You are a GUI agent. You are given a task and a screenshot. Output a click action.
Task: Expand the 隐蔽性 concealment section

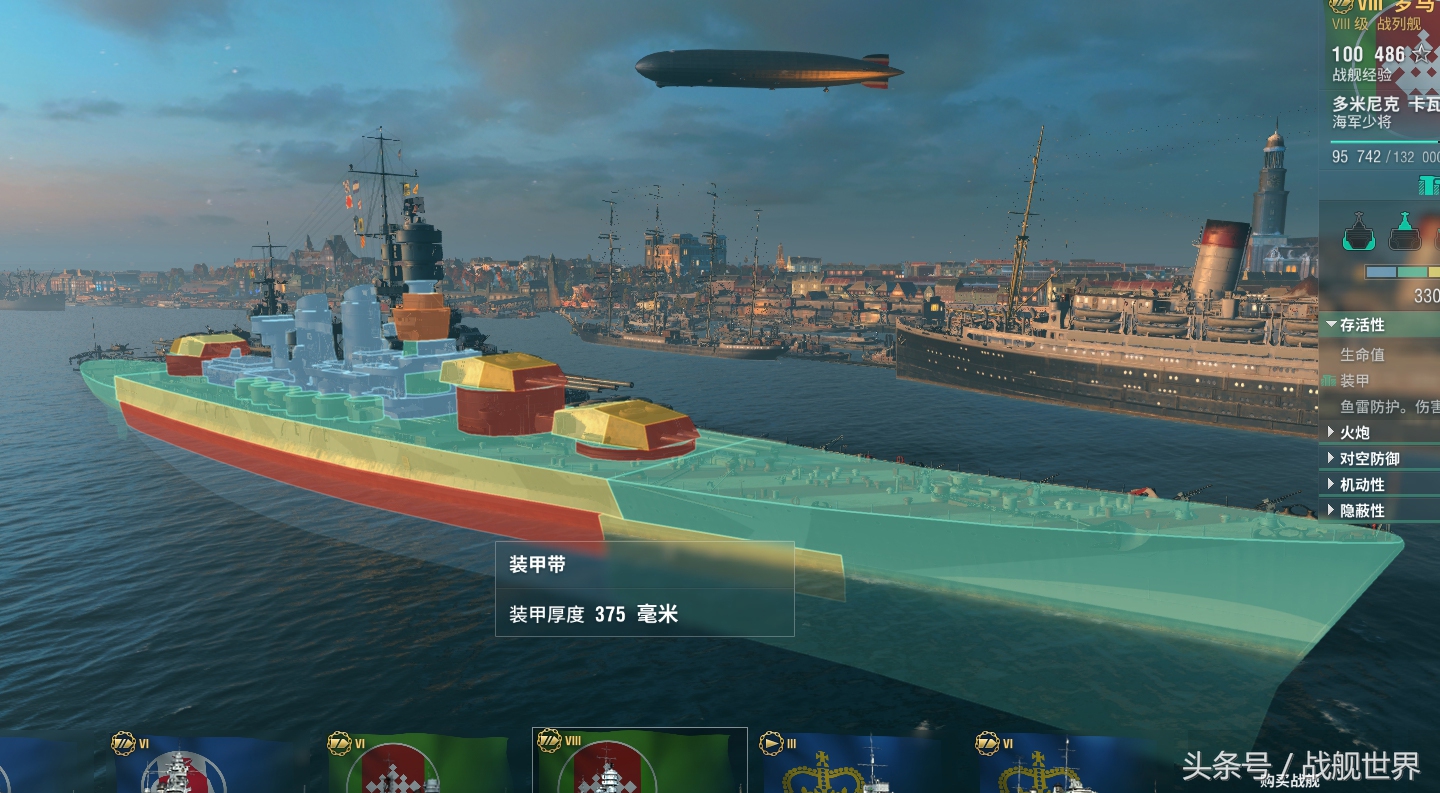pos(1361,510)
